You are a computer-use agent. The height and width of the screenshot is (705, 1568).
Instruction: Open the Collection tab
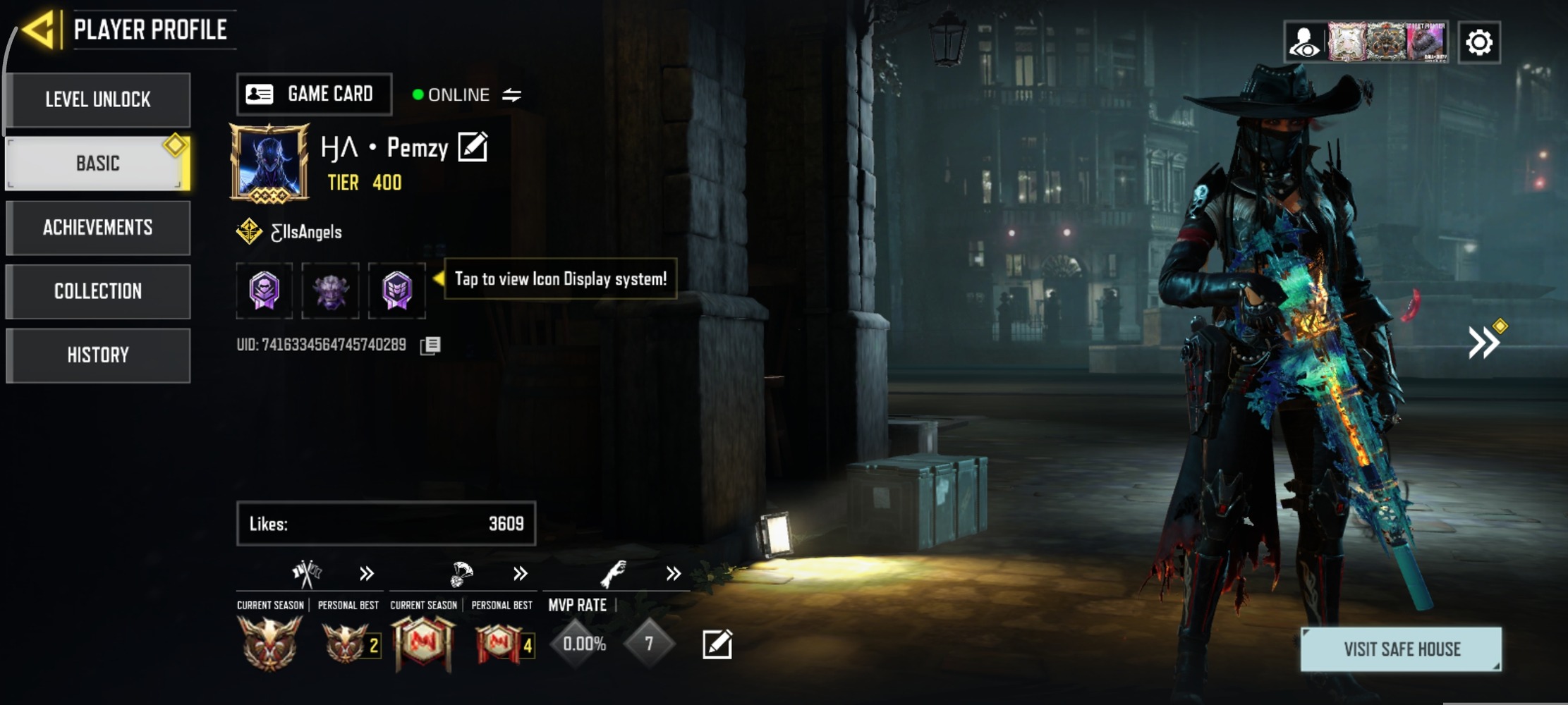[x=98, y=291]
